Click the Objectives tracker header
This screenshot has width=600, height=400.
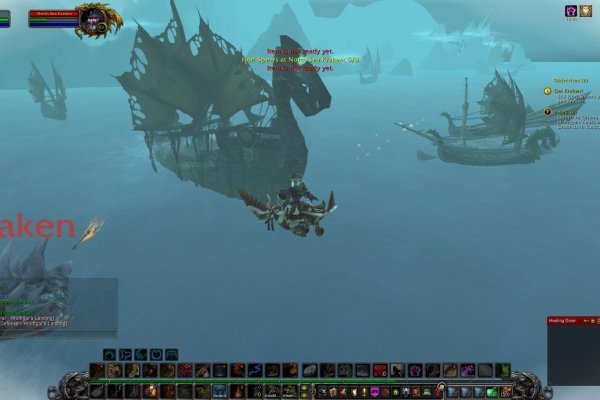point(570,78)
